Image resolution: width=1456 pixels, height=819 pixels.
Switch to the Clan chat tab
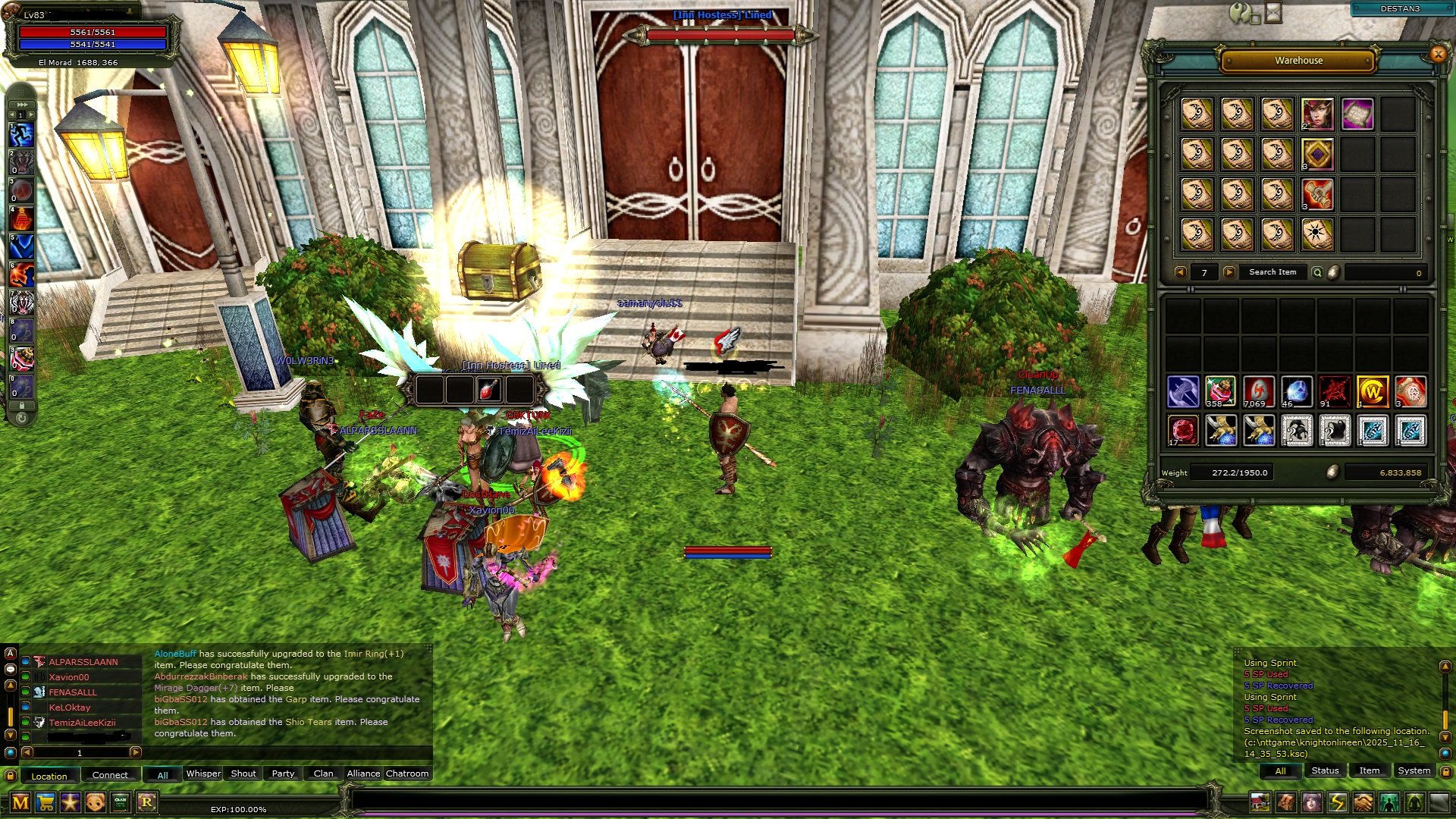point(323,773)
